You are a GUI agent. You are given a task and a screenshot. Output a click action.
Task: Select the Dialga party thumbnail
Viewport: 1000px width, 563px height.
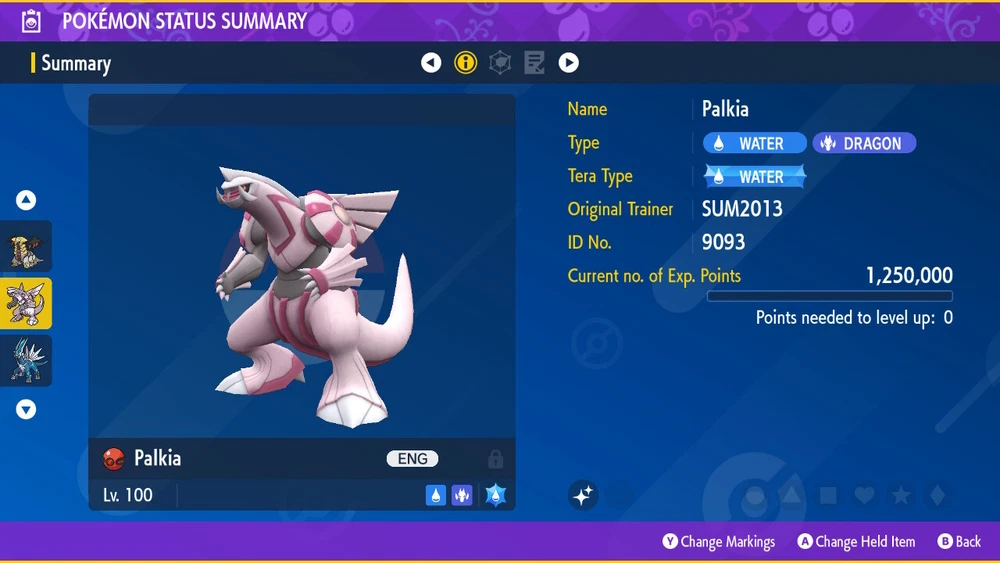26,361
